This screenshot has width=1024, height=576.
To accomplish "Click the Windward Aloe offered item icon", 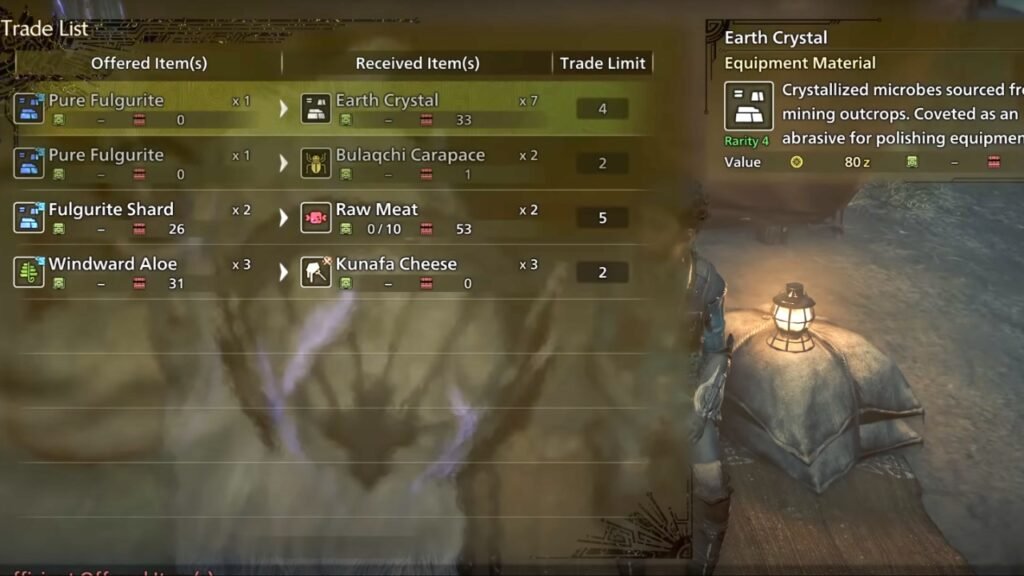I will point(28,272).
